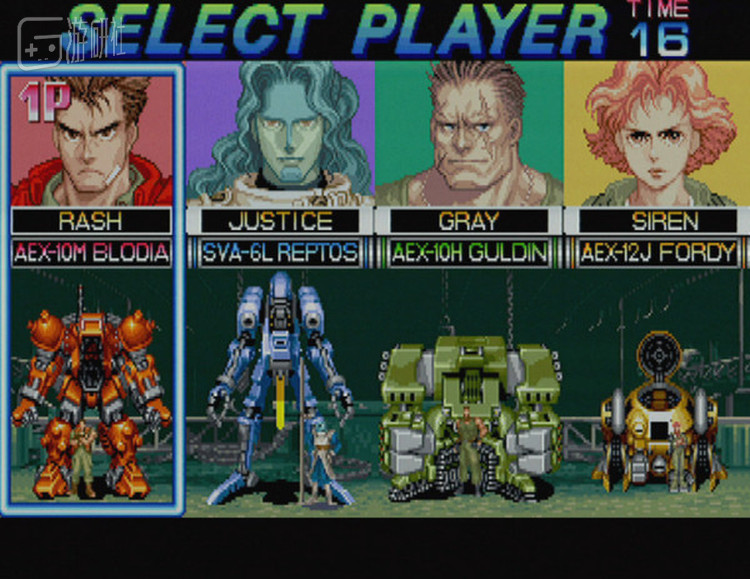
Task: Click the JUSTICE name plate
Action: (280, 221)
